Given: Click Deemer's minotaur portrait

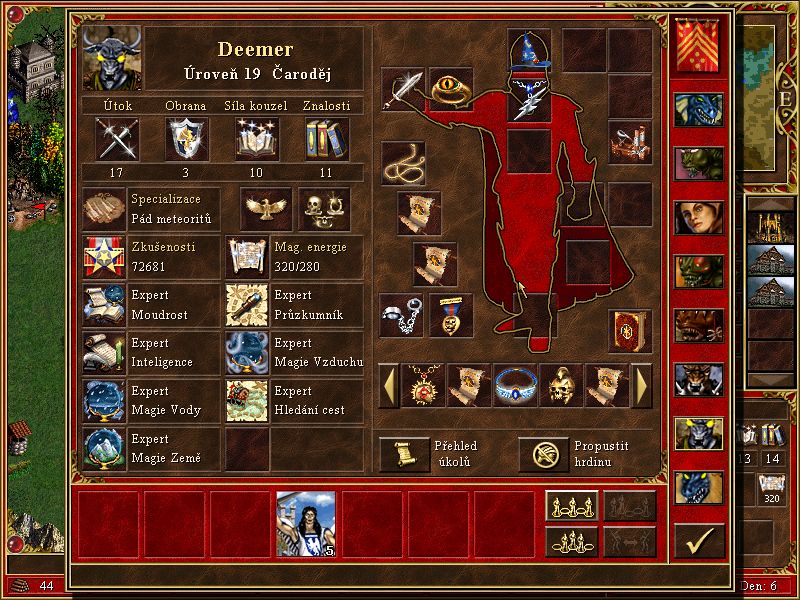Looking at the screenshot, I should (x=111, y=59).
